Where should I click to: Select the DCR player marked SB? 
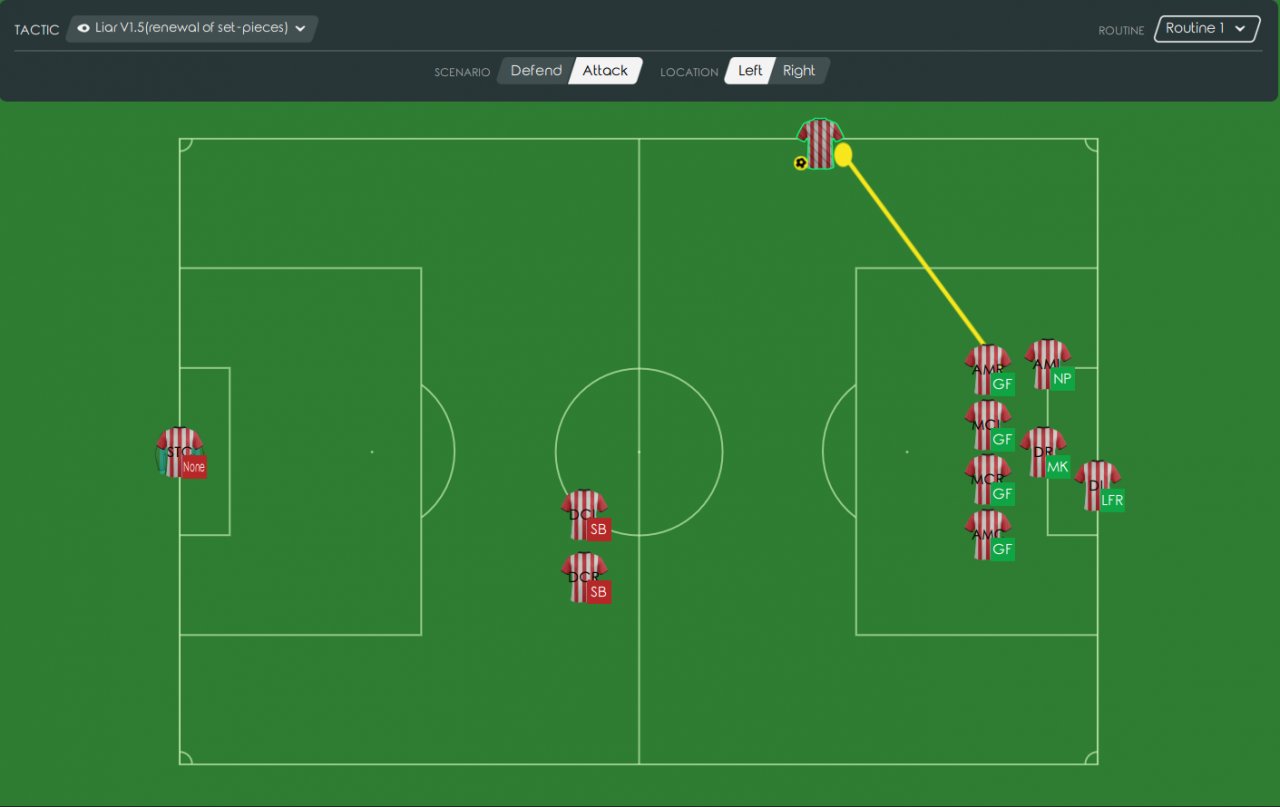[584, 577]
